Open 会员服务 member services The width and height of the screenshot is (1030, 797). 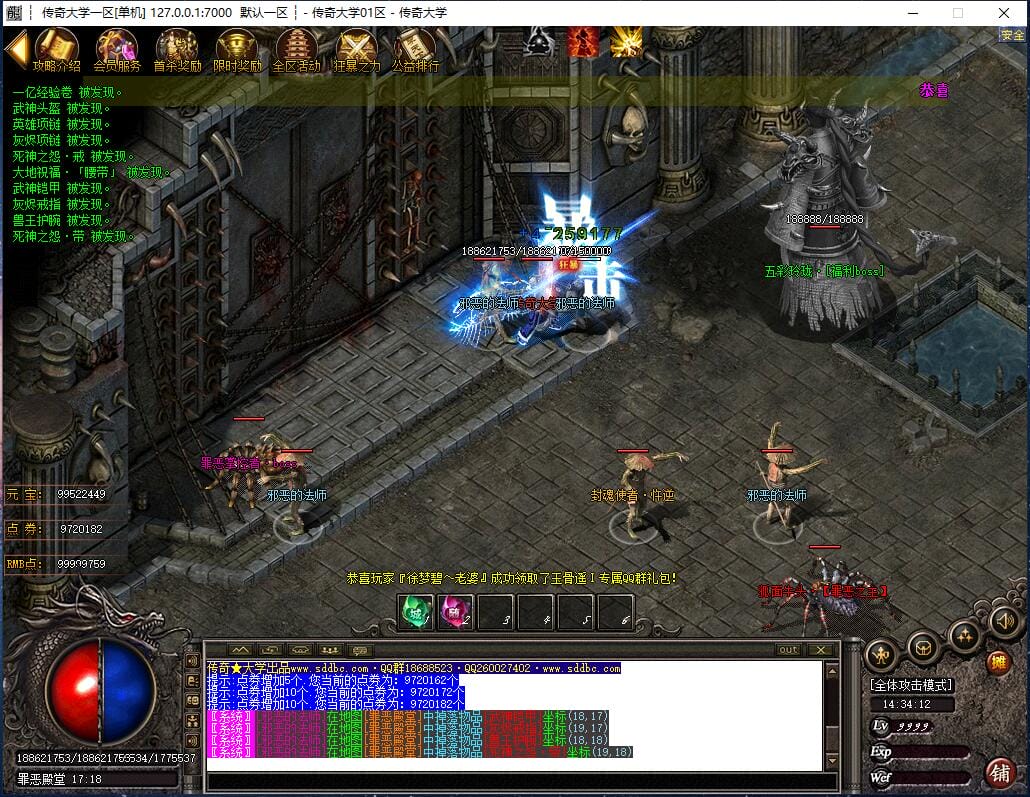tap(117, 48)
